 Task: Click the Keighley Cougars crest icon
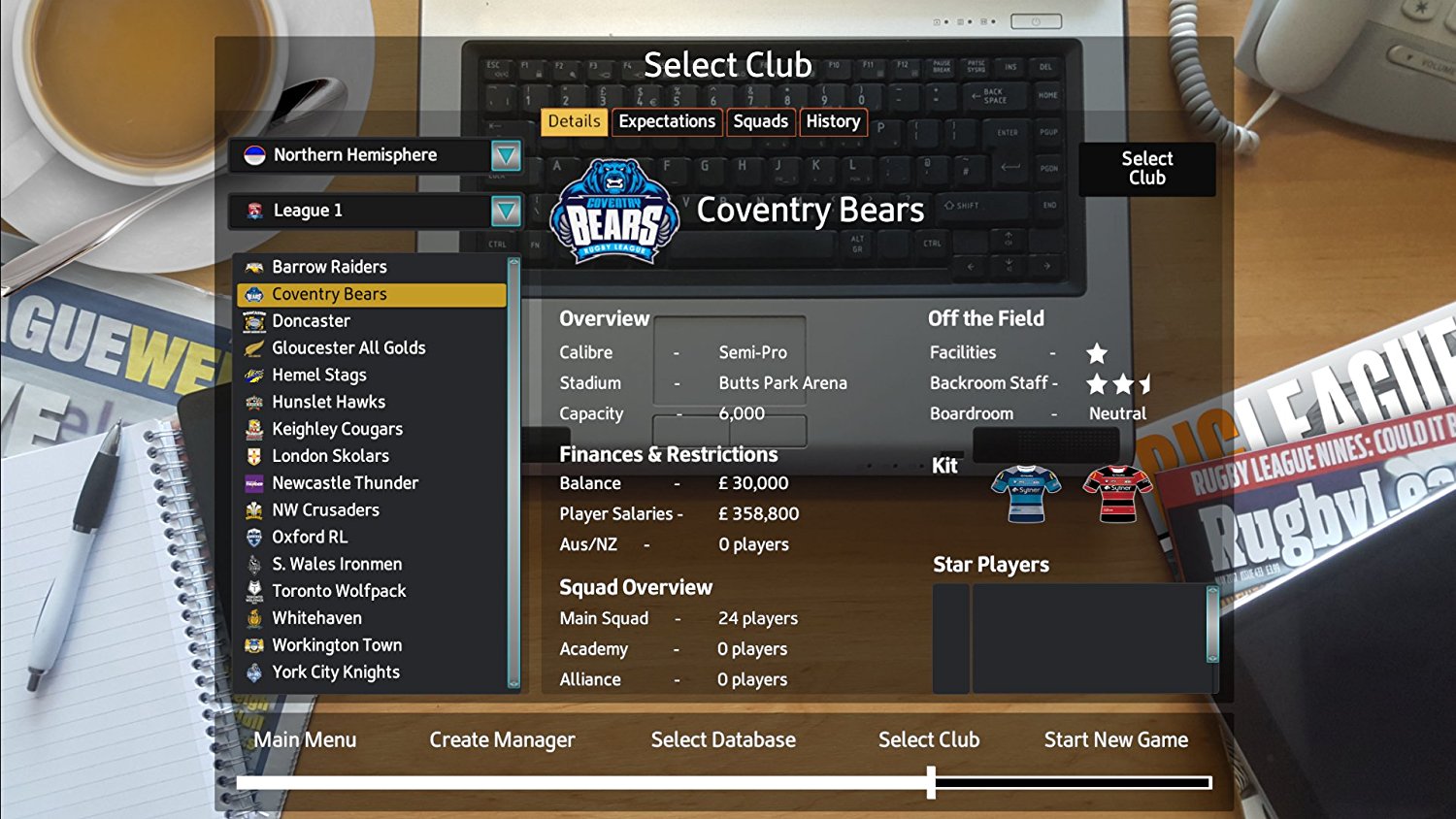253,429
